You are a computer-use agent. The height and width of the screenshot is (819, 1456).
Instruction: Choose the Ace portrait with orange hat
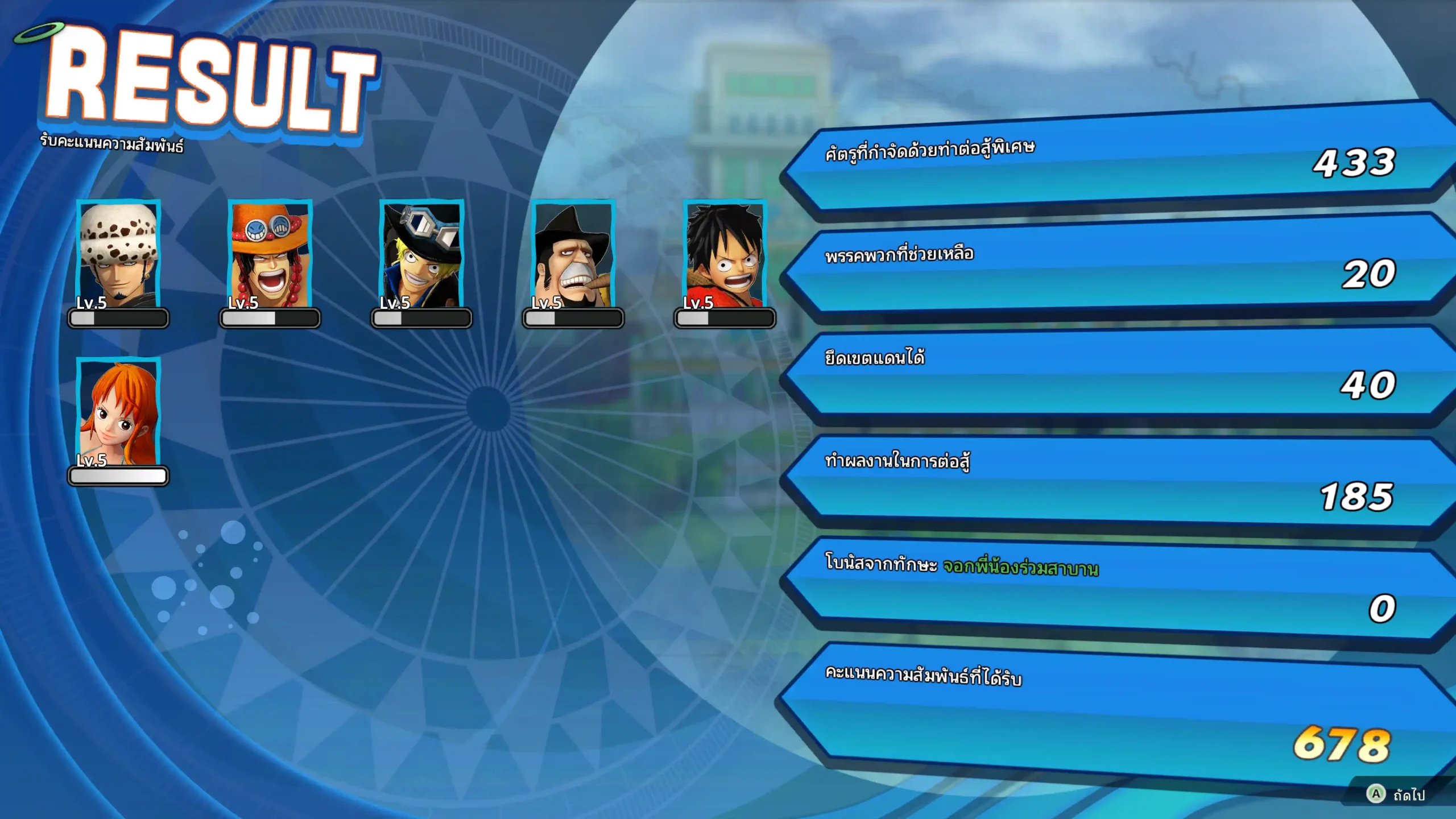[x=270, y=254]
